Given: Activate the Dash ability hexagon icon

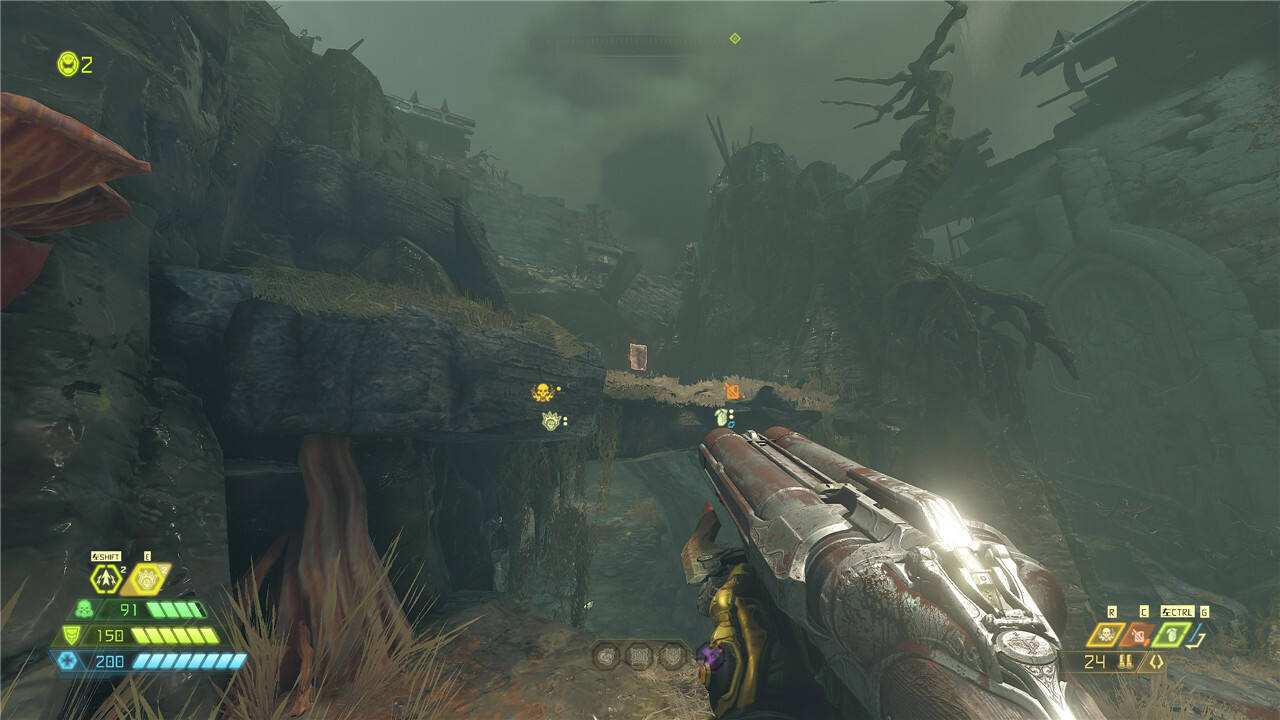Looking at the screenshot, I should tap(105, 579).
